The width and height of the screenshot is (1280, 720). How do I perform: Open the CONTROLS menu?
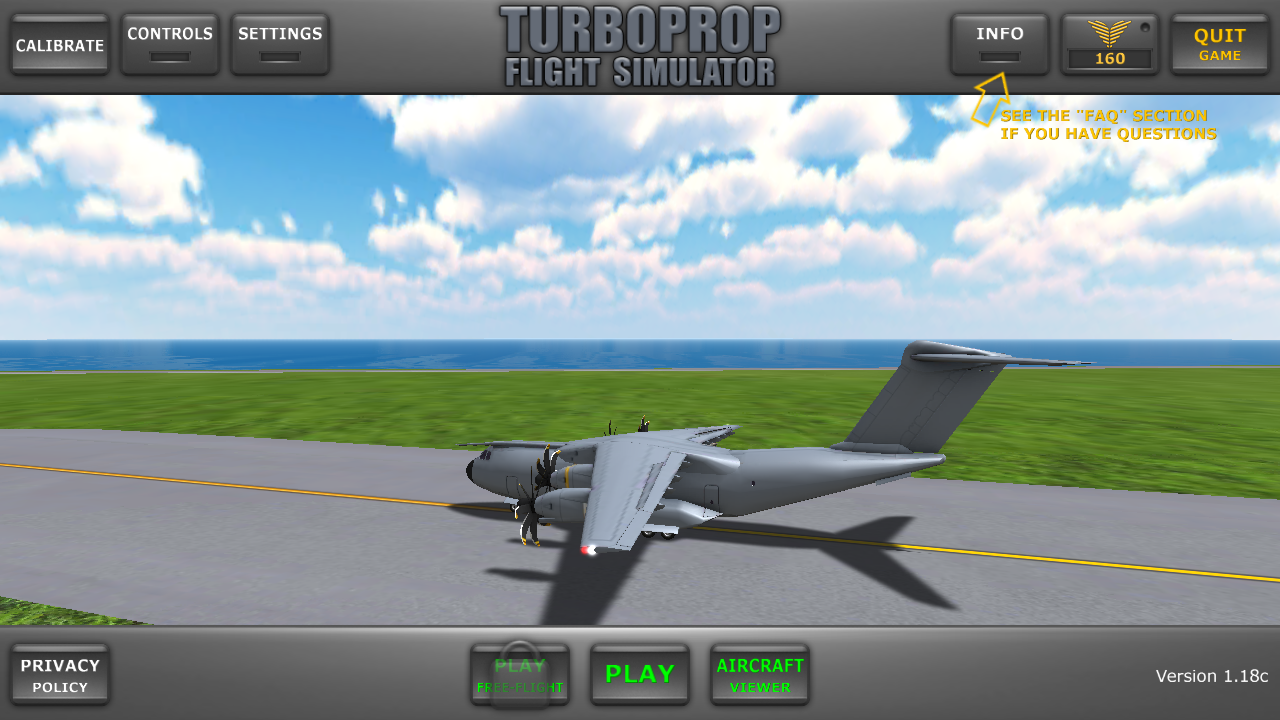[x=169, y=40]
